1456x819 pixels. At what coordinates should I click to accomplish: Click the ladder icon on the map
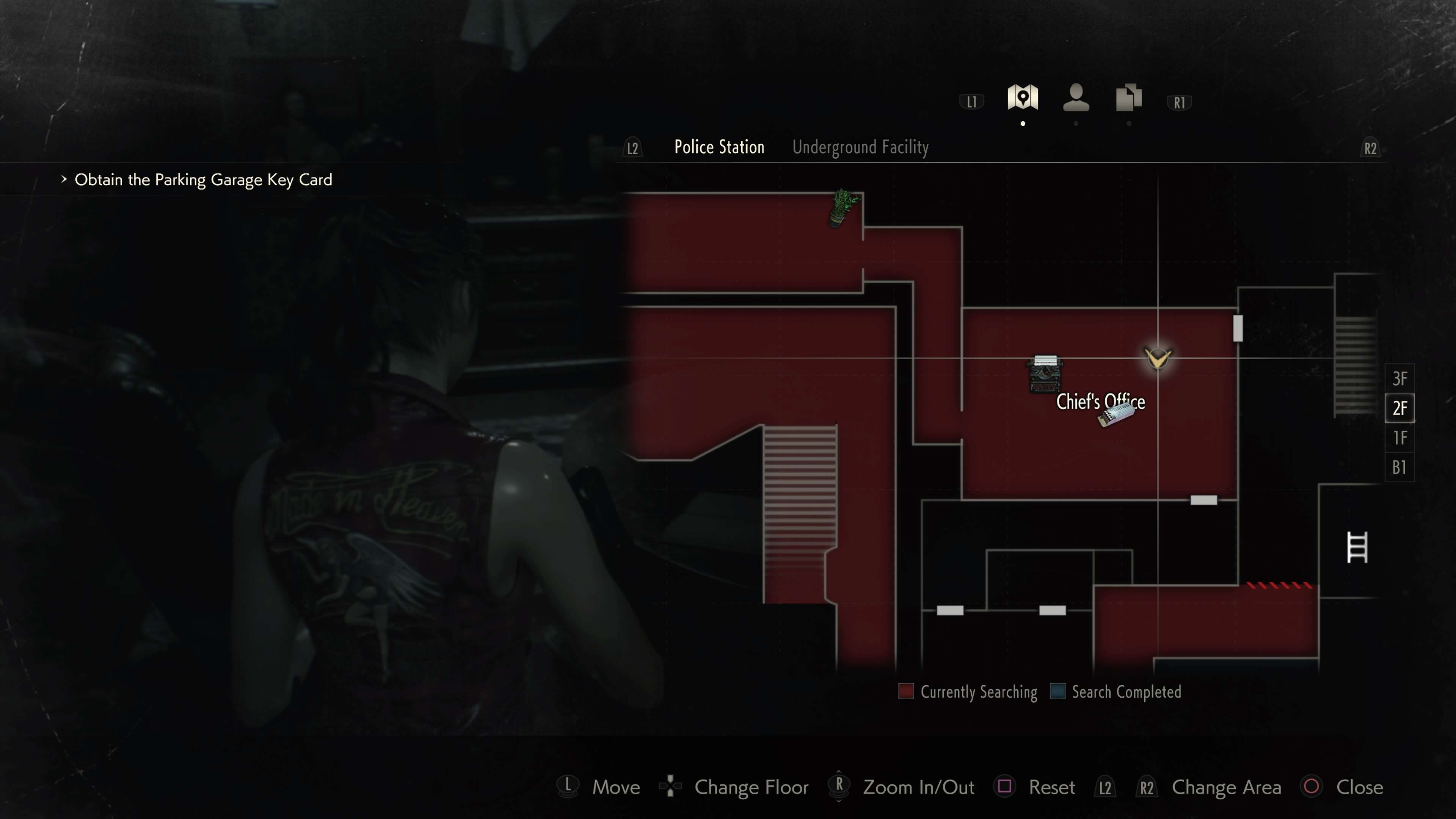(1357, 547)
